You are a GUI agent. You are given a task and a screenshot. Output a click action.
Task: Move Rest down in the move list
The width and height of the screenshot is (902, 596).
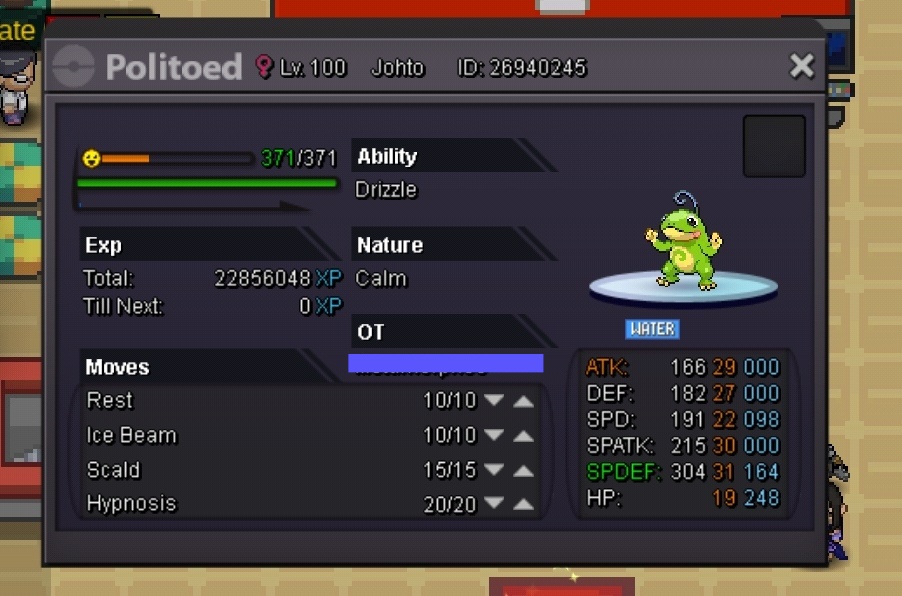point(494,401)
